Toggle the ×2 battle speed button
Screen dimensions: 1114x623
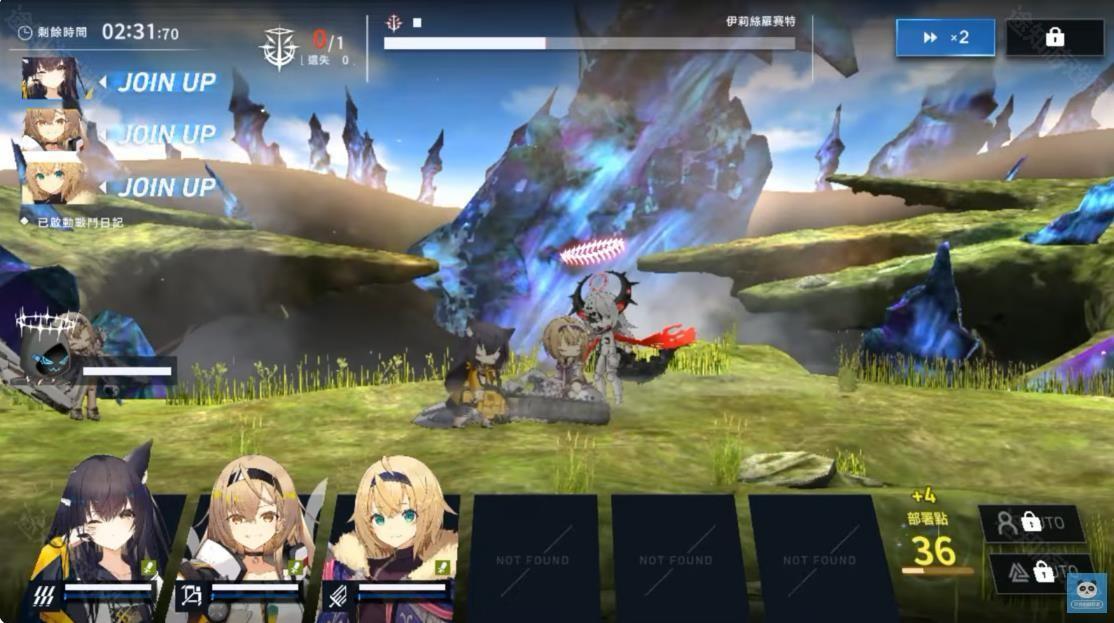coord(945,37)
